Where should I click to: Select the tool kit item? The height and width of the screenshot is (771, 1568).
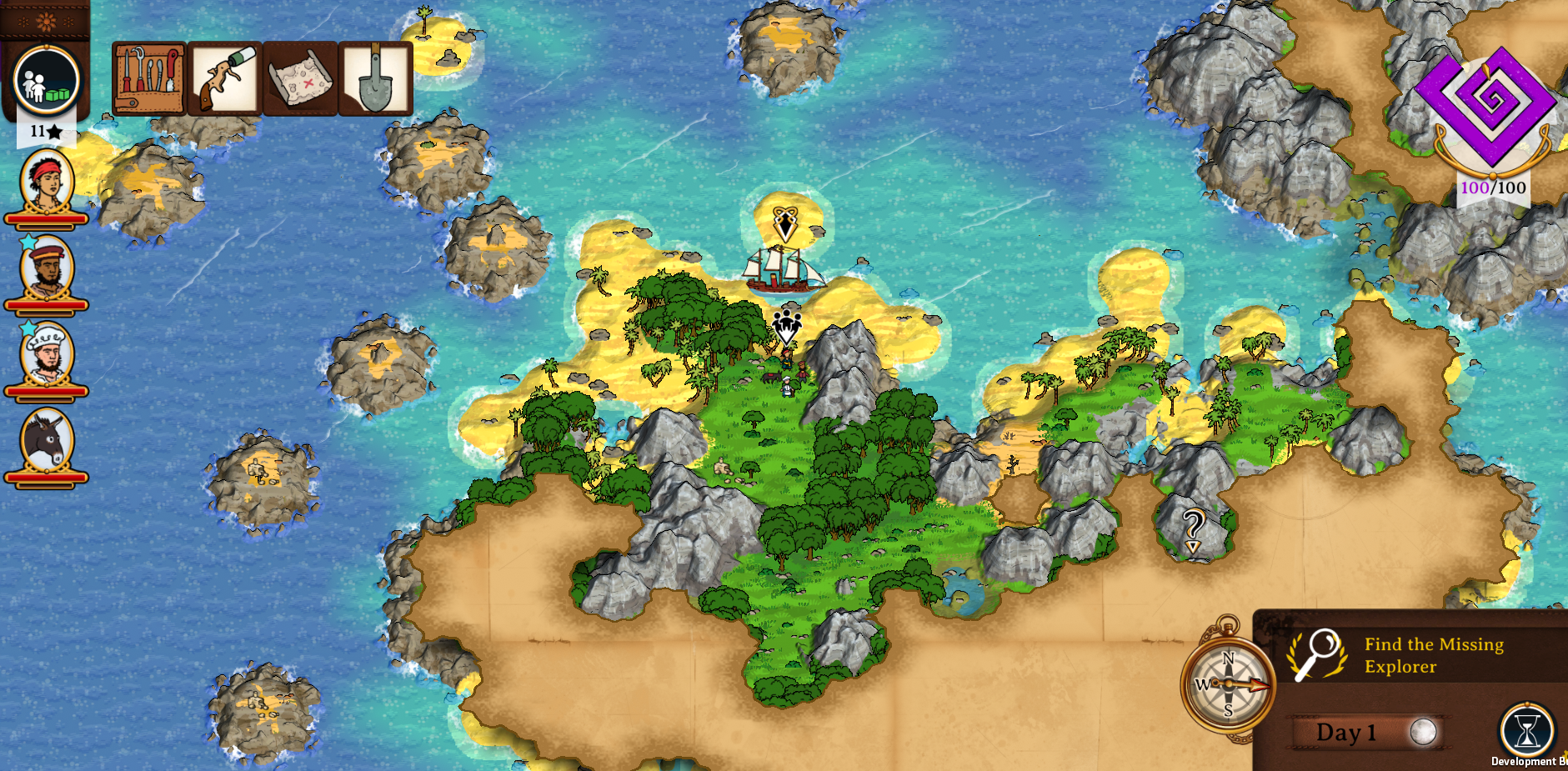click(x=149, y=78)
